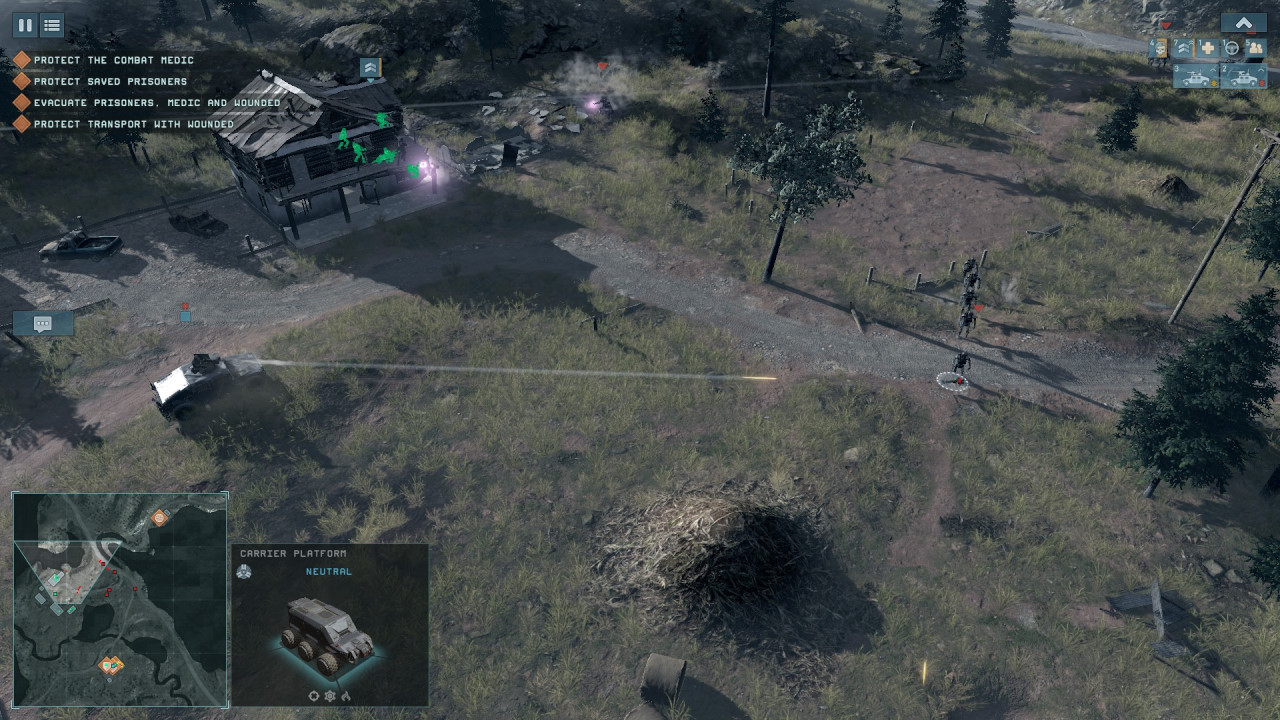Click the tactical minimap

(x=120, y=599)
